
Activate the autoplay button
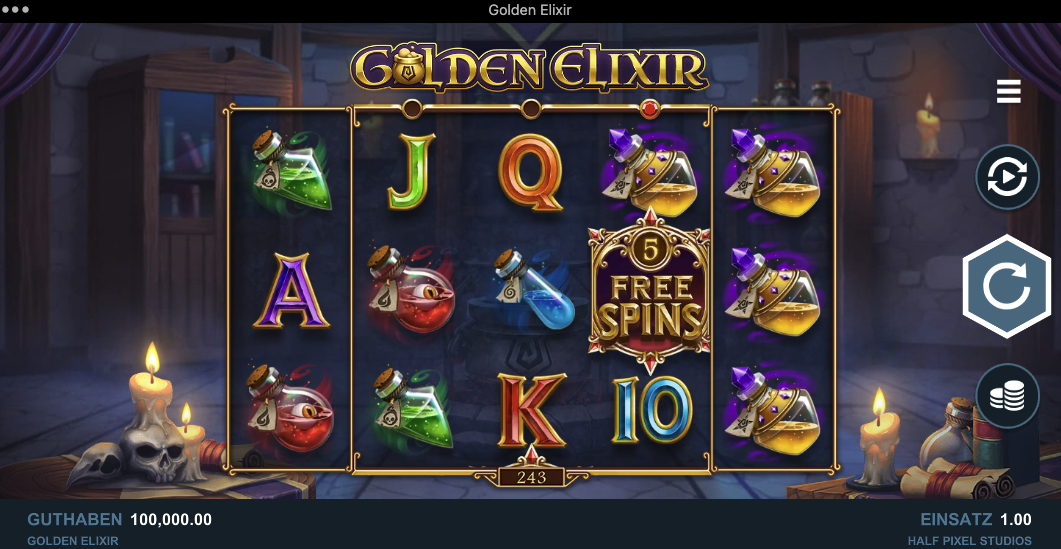coord(1007,177)
